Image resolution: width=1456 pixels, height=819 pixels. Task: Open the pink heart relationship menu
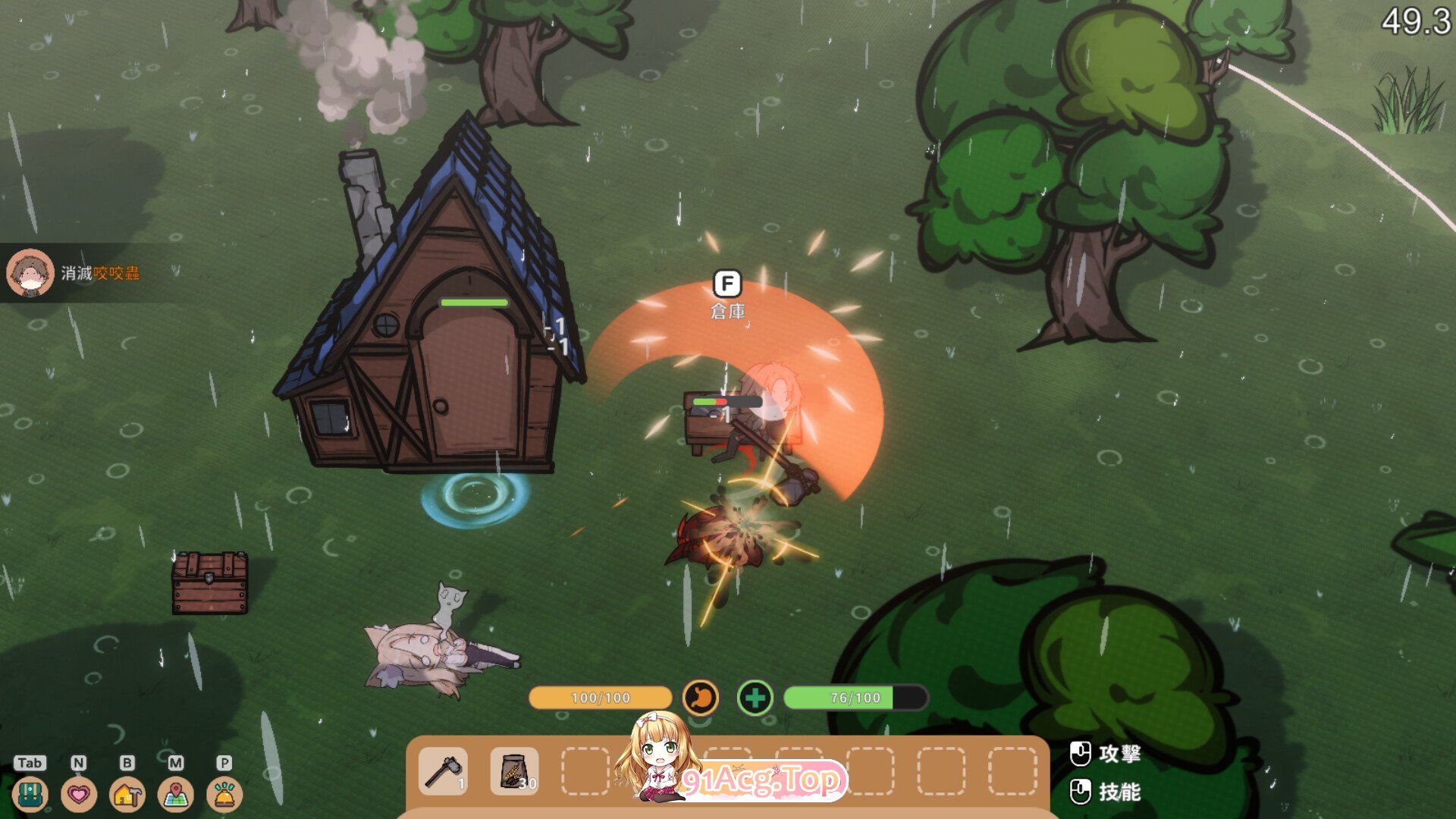tap(79, 795)
